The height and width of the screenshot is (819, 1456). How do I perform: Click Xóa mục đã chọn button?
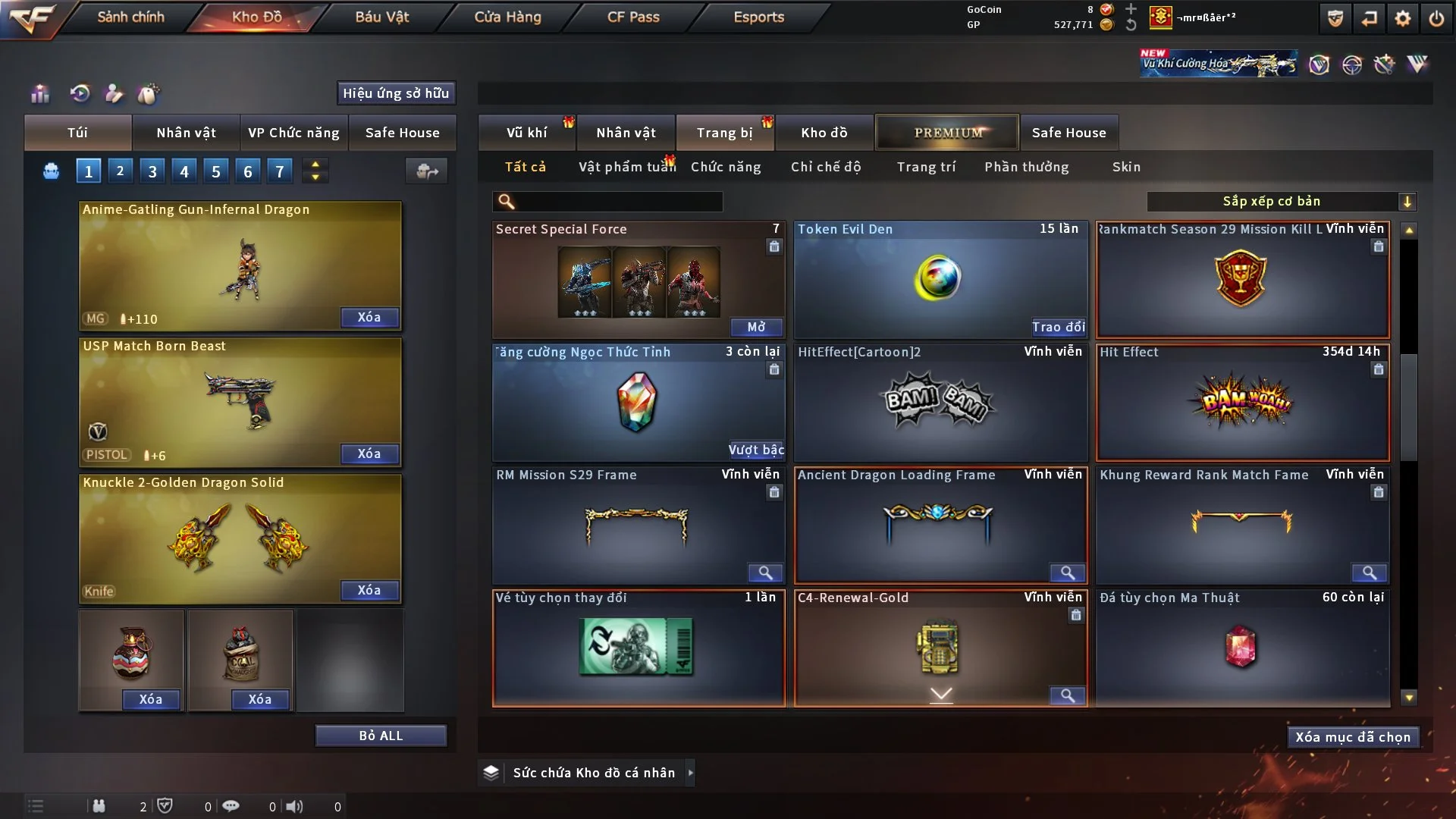click(x=1353, y=737)
